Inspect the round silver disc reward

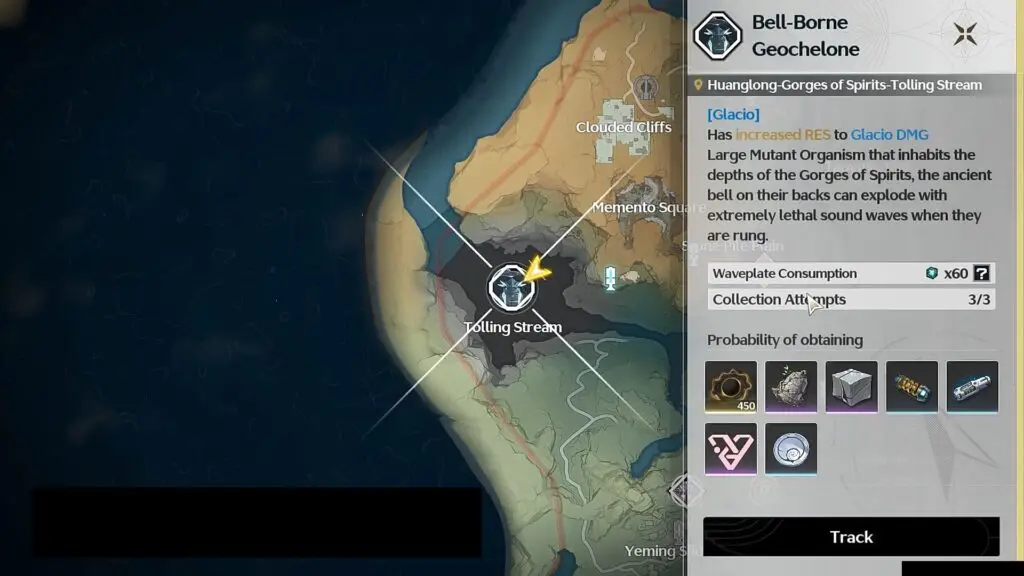coord(791,448)
